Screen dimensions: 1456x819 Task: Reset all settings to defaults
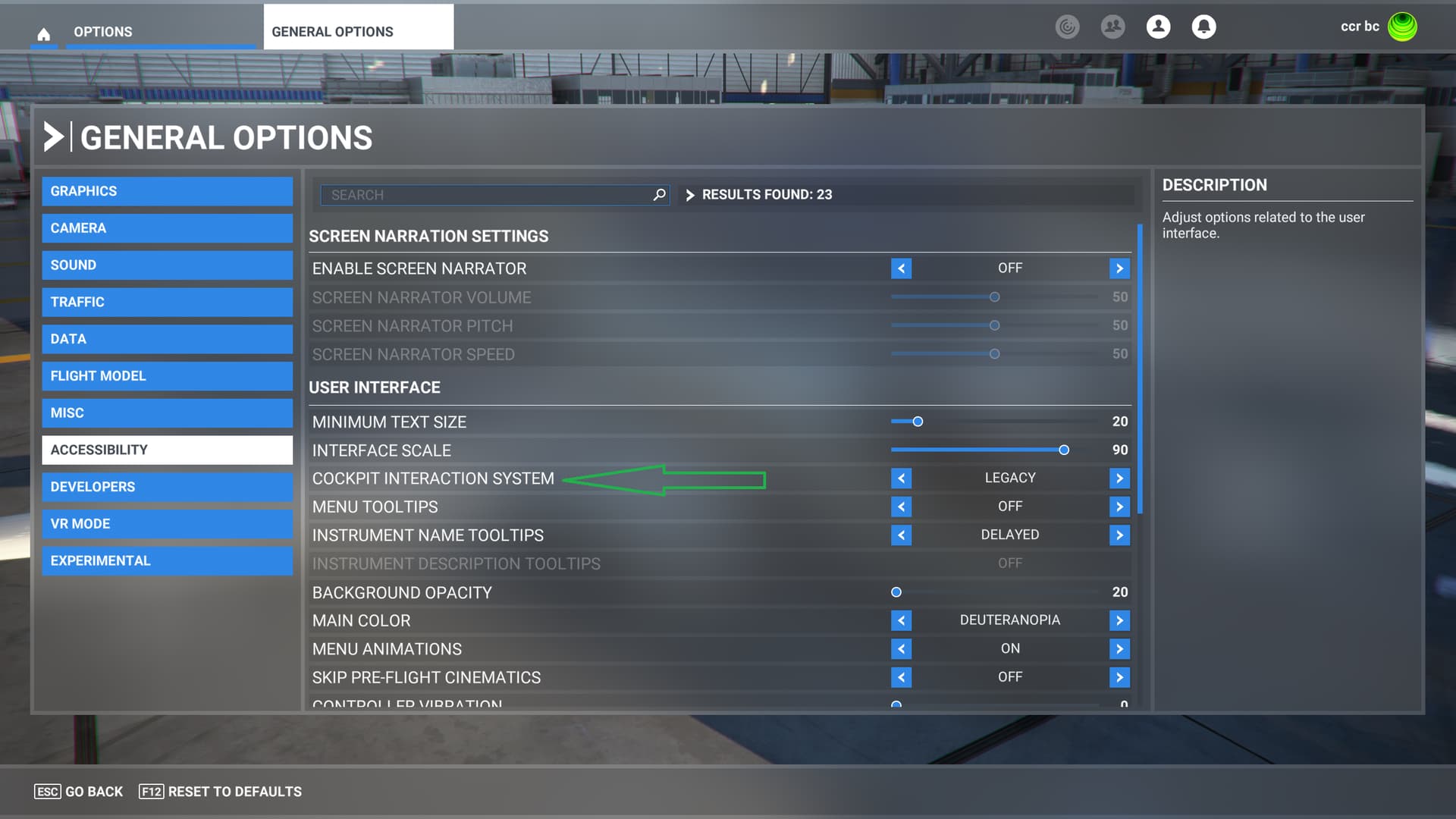coord(220,791)
